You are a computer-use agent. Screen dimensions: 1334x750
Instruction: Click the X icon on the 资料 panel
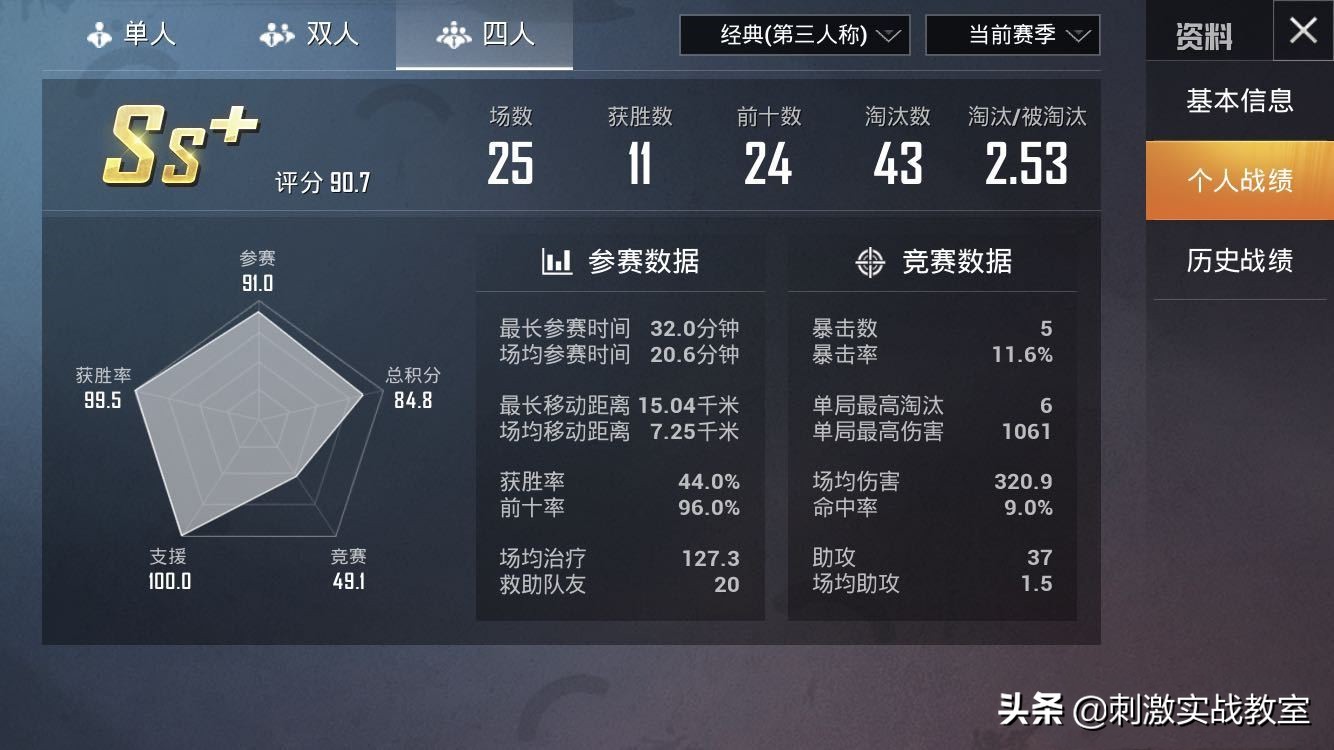1302,31
